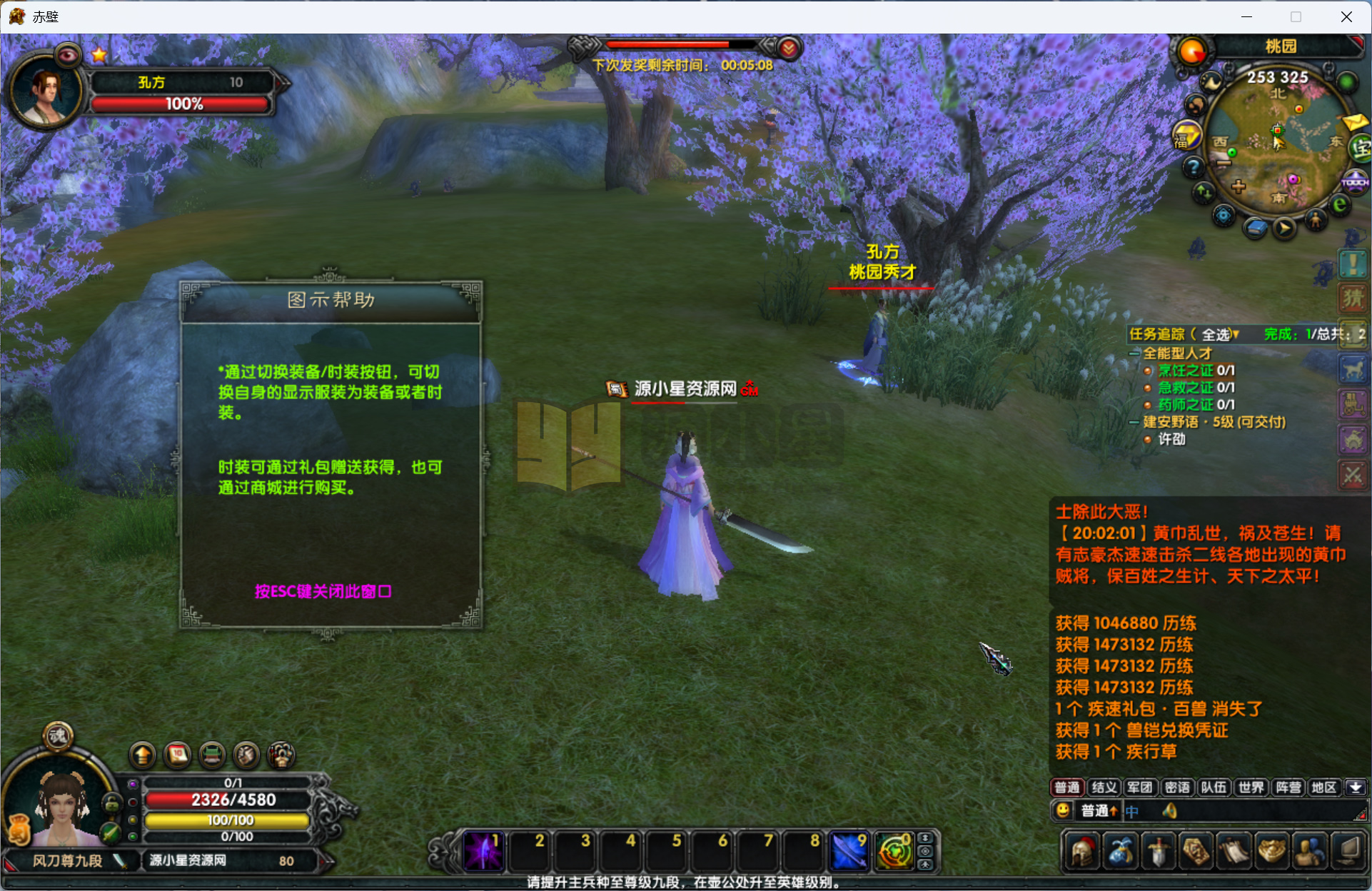1372x891 pixels.
Task: Open the computer monitor system menu icon
Action: 1348,851
